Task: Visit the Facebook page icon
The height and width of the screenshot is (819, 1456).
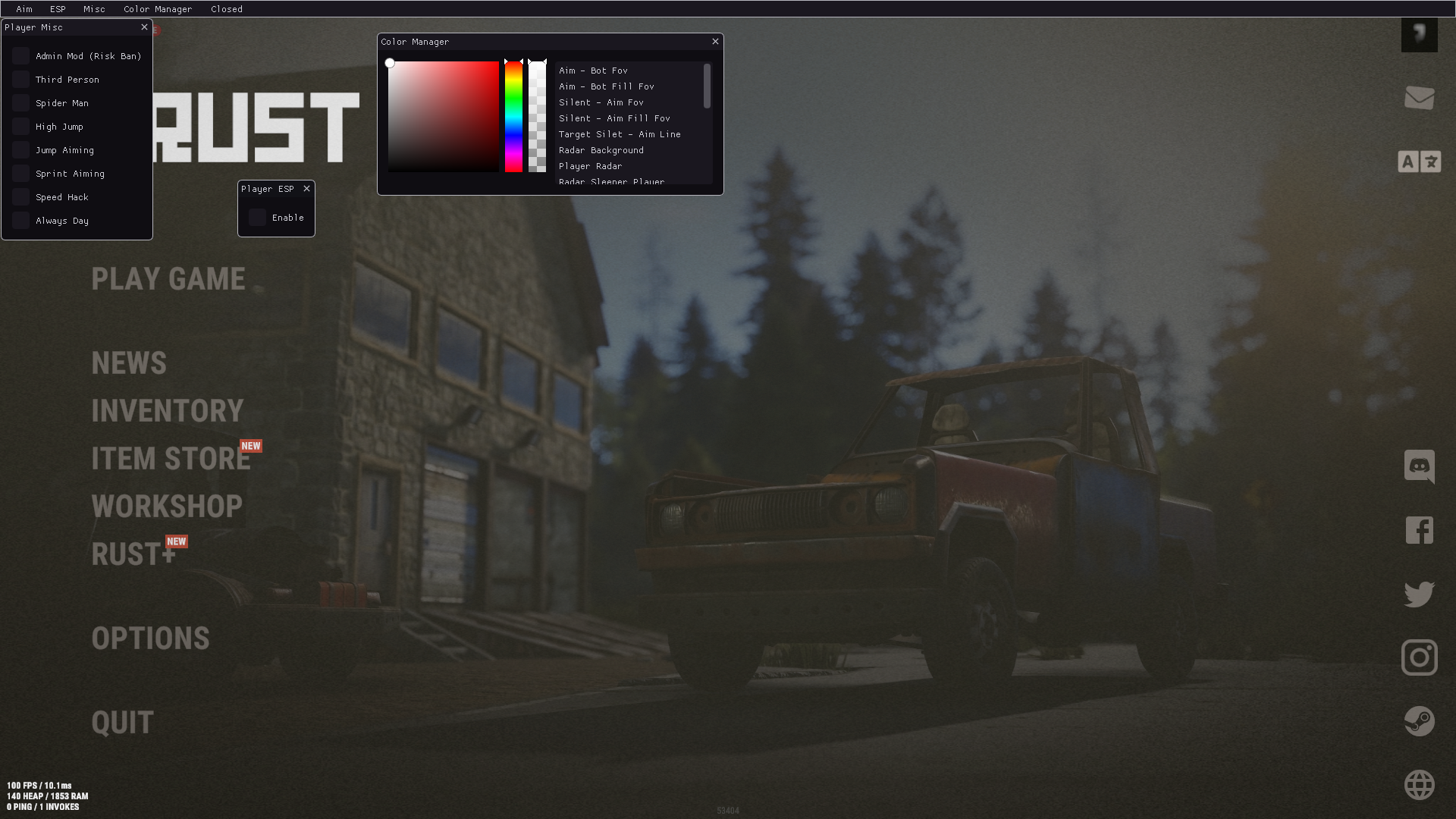Action: click(1419, 530)
